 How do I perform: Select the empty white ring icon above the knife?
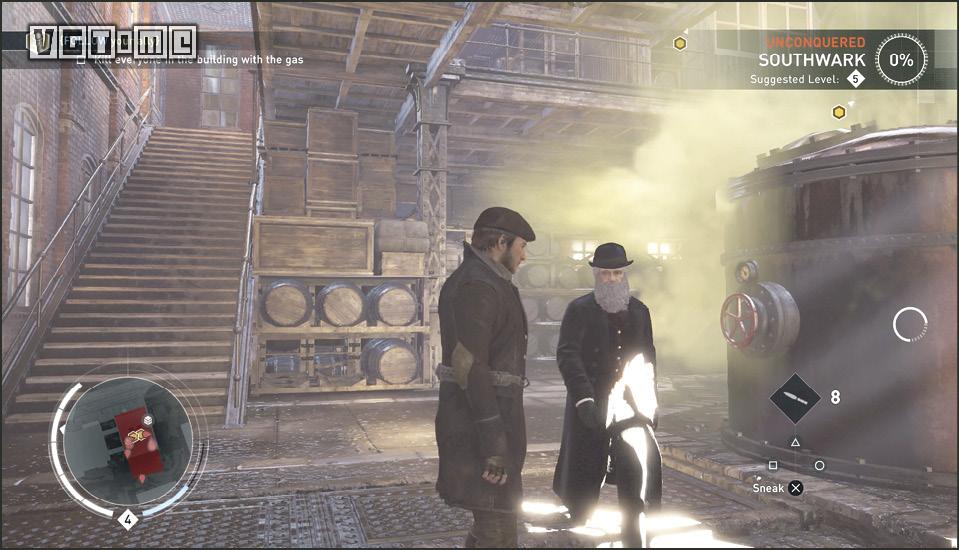pyautogui.click(x=910, y=324)
